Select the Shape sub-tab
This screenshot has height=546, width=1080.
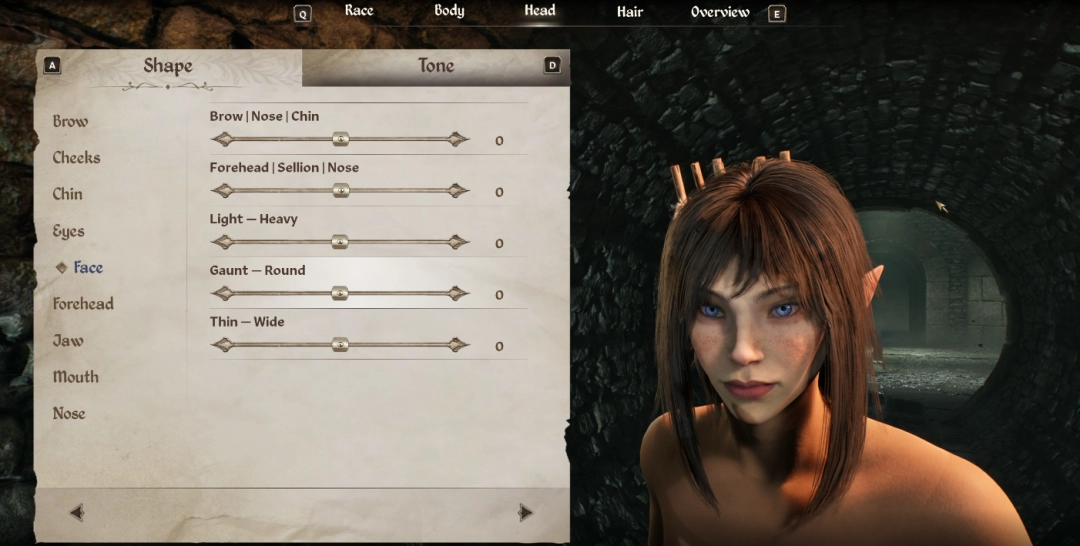pos(168,66)
